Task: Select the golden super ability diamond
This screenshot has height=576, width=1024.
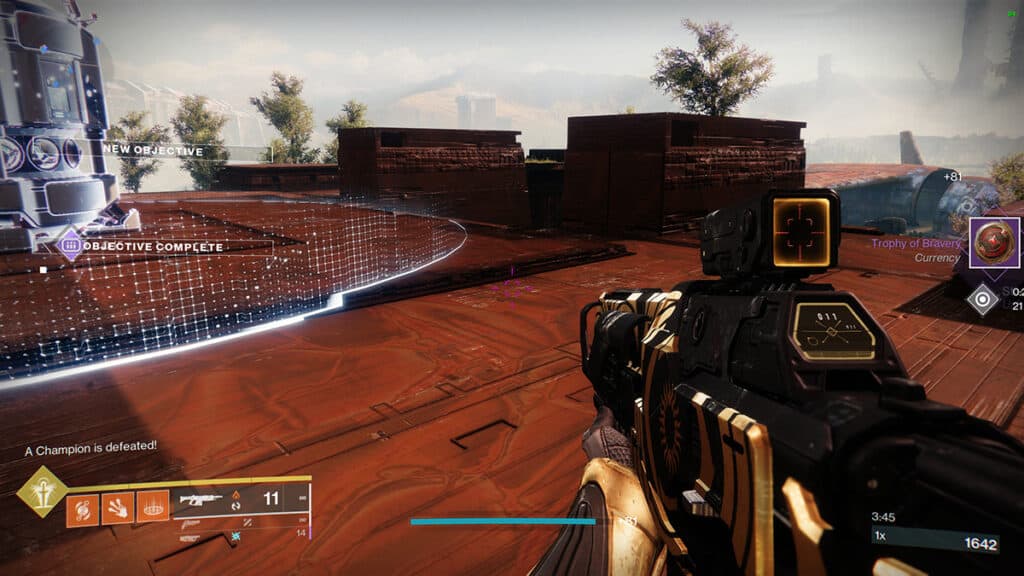Action: coord(42,492)
